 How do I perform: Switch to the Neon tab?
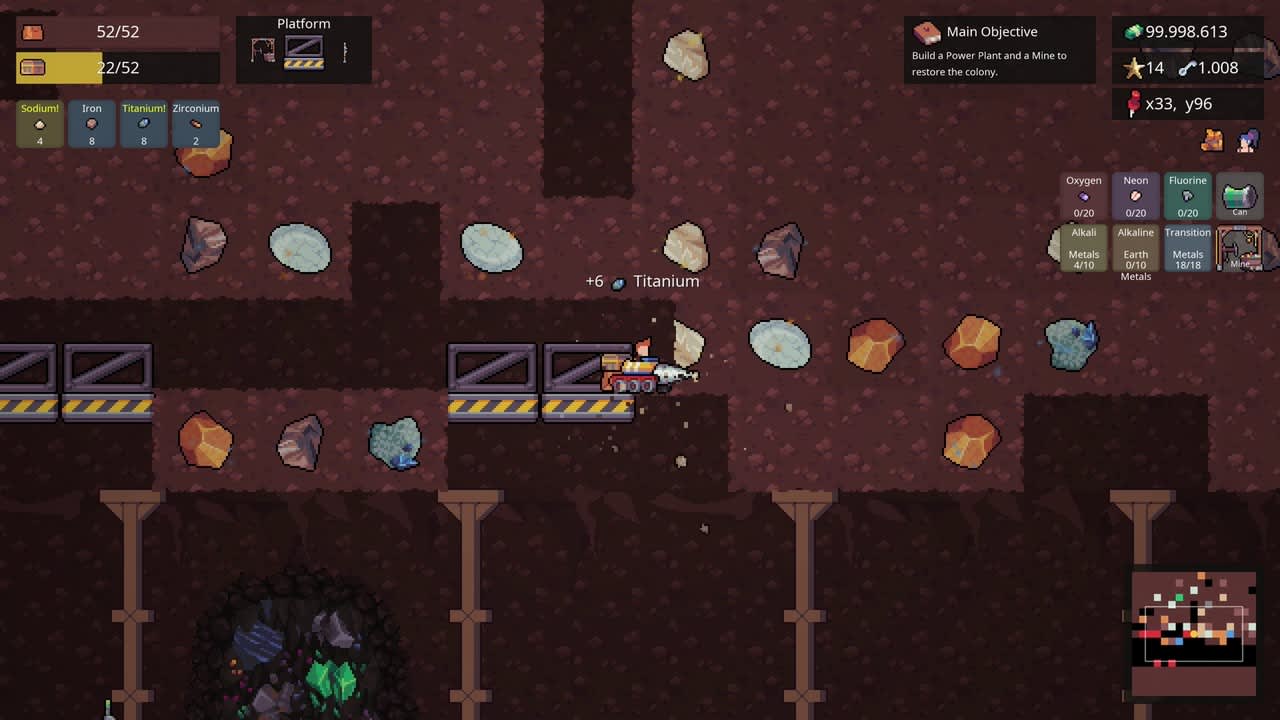pos(1135,196)
